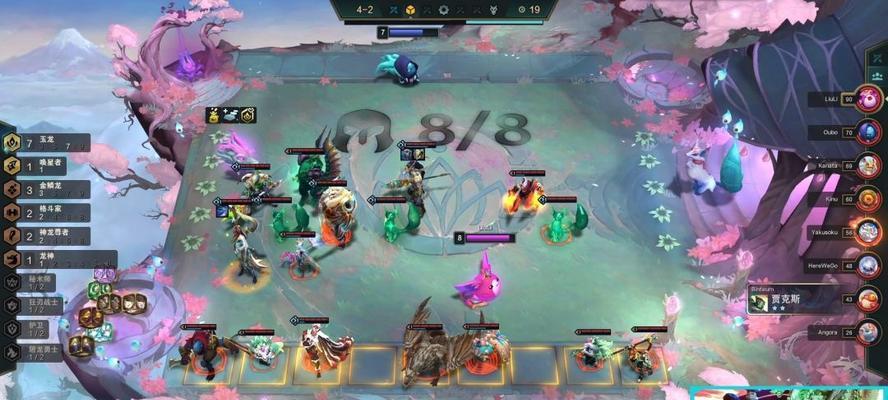The width and height of the screenshot is (888, 400).
Task: Open HereWeGo's board from the scoreboard
Action: (869, 266)
